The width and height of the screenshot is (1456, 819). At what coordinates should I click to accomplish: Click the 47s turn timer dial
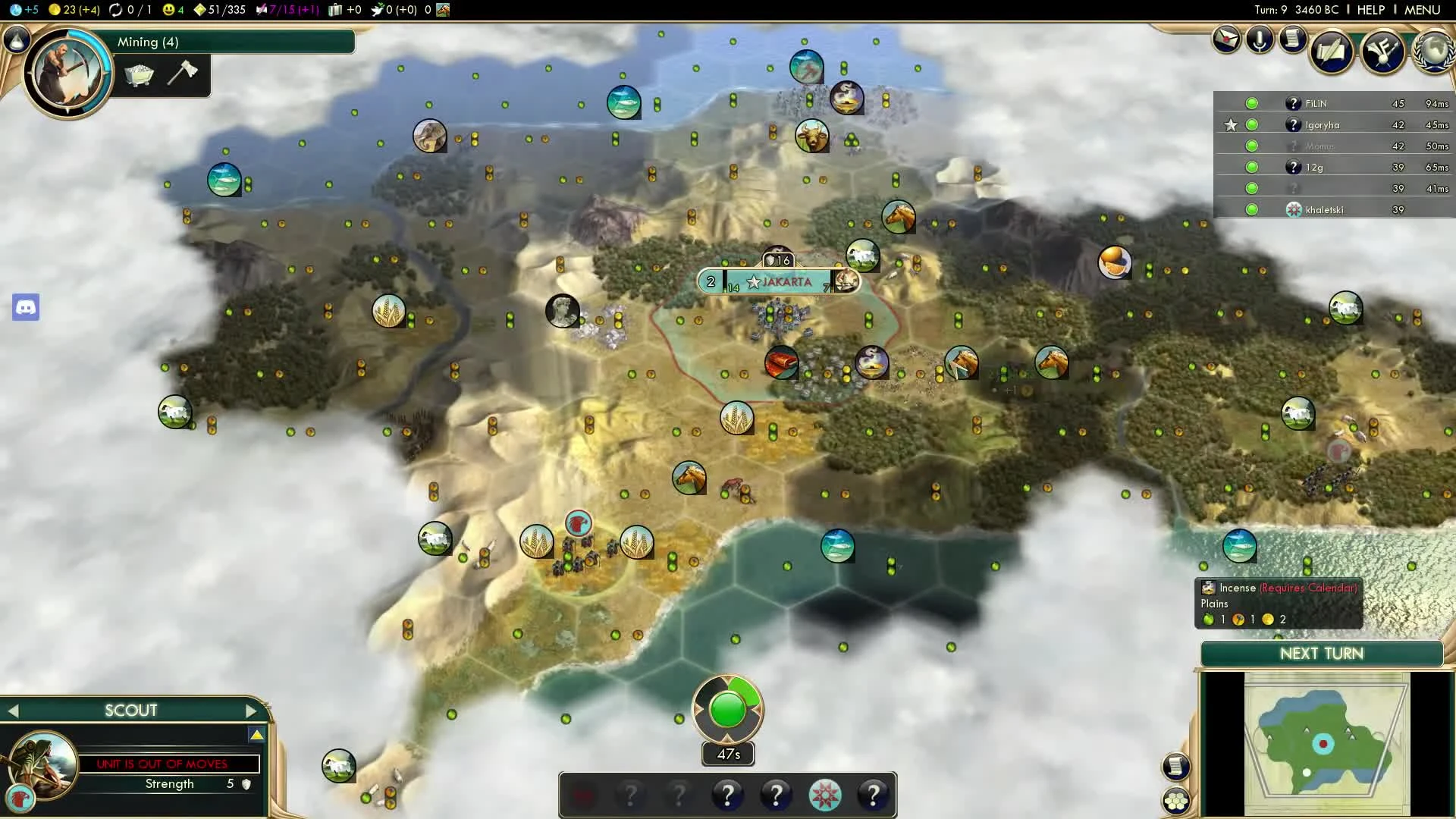[727, 710]
